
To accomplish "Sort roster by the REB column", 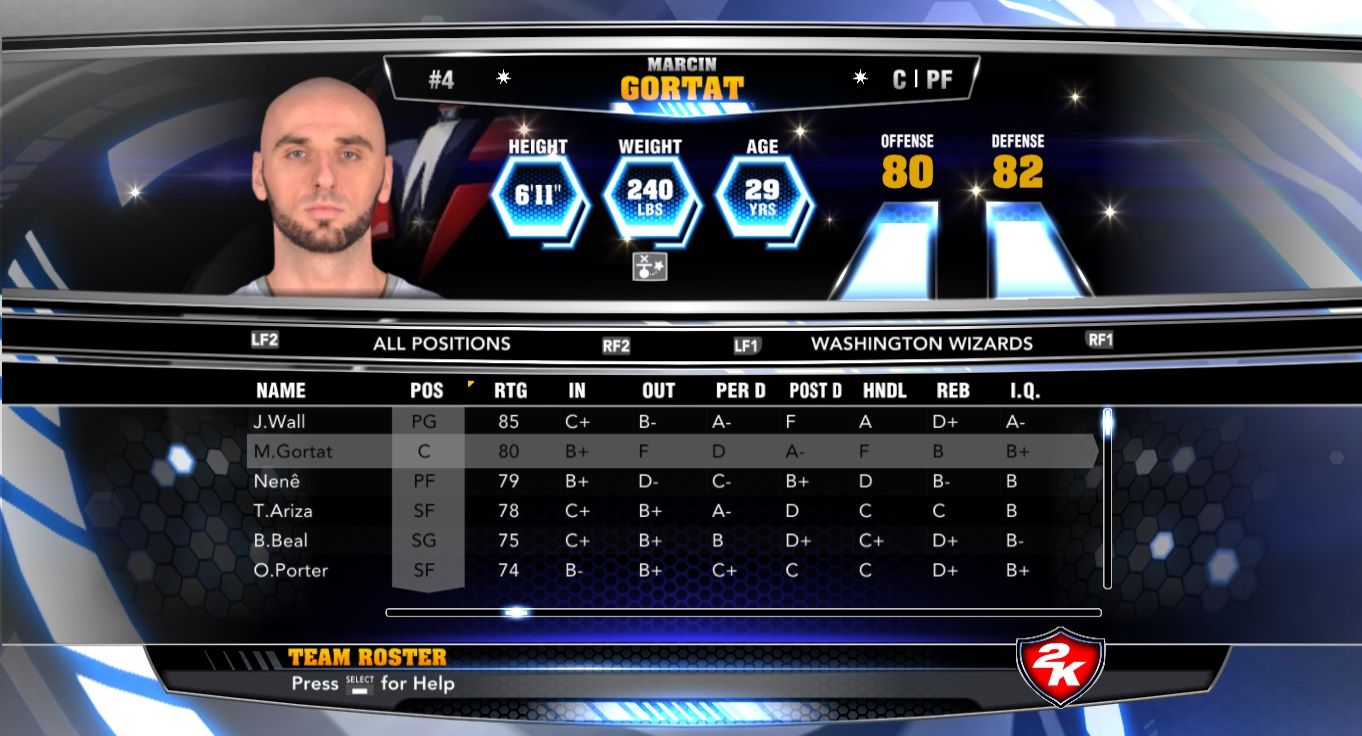I will (953, 391).
